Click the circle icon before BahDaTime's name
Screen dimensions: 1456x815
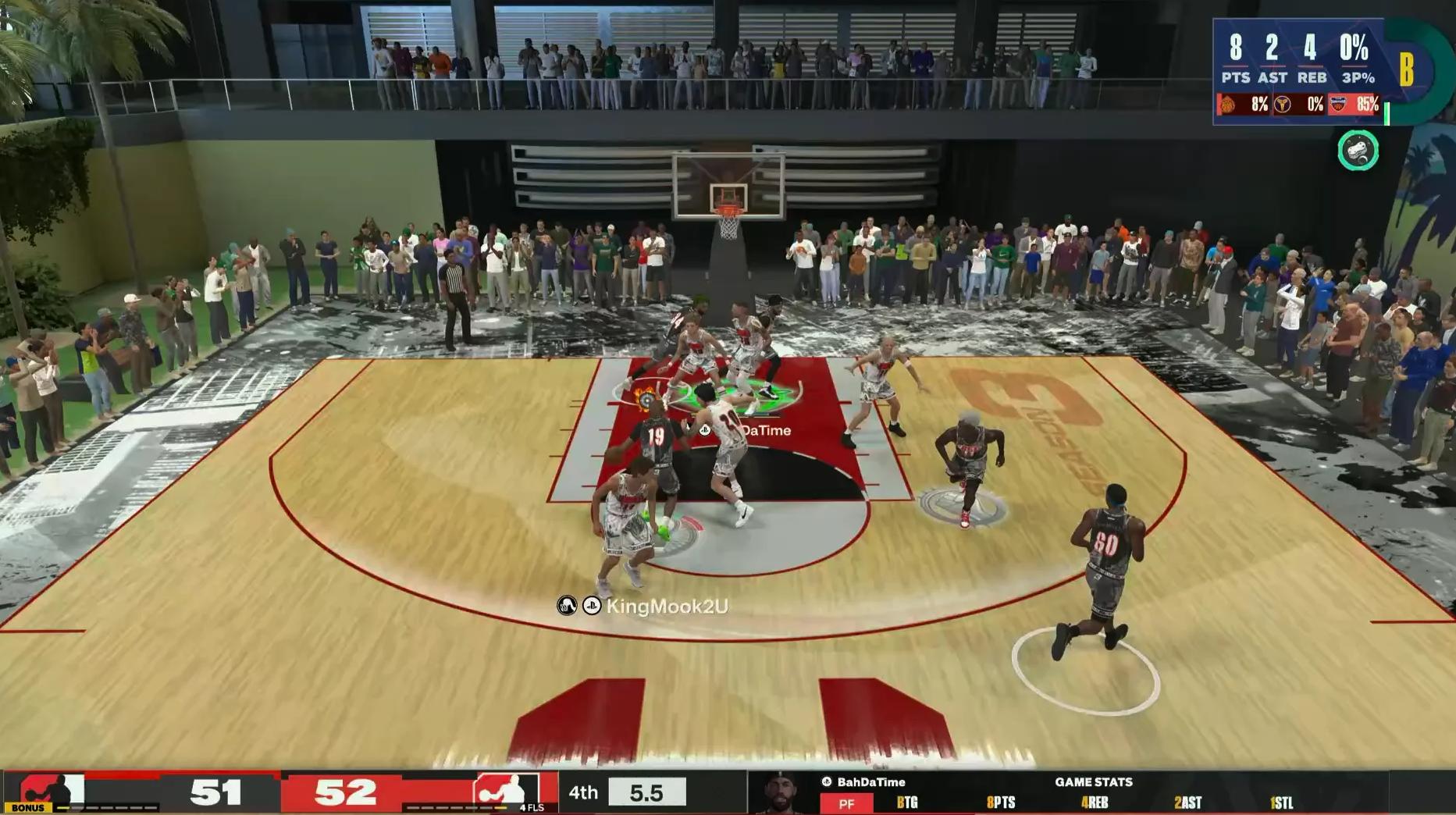[826, 781]
